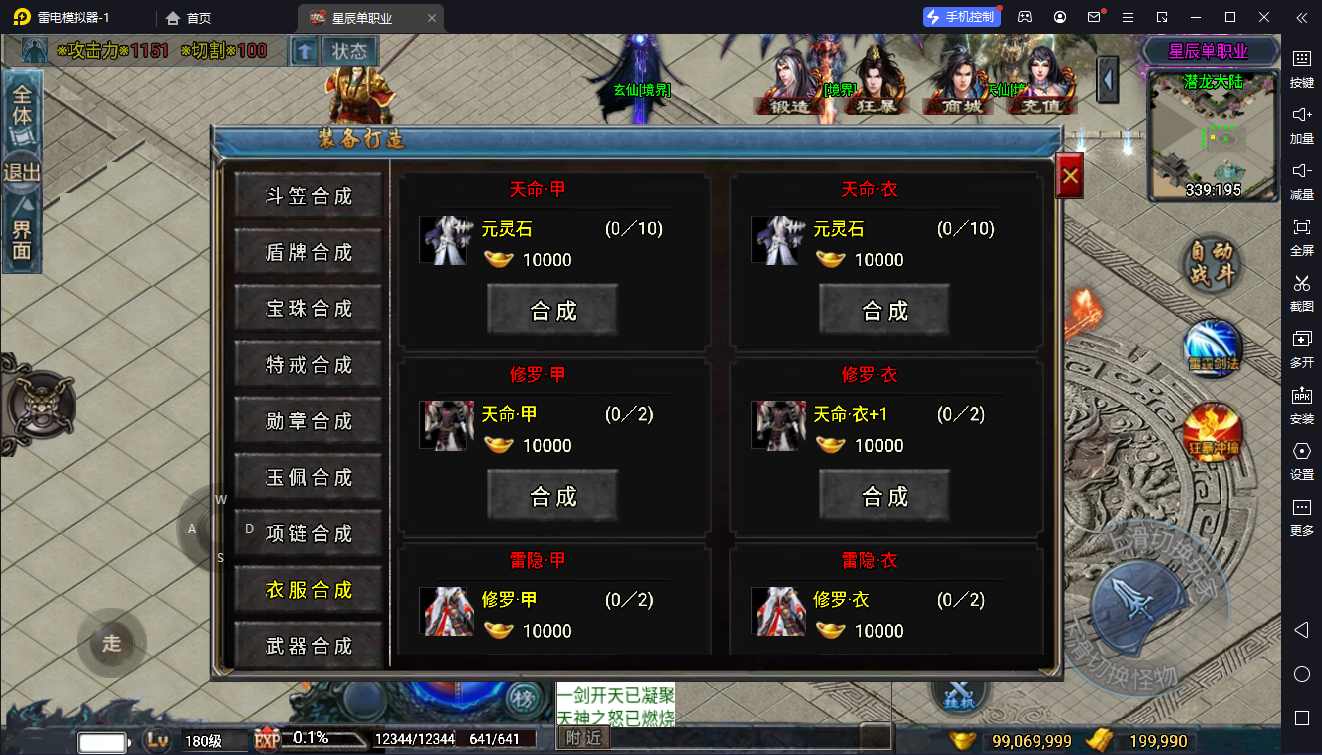Open the 项链合成 recipes
The image size is (1322, 755).
pos(309,534)
